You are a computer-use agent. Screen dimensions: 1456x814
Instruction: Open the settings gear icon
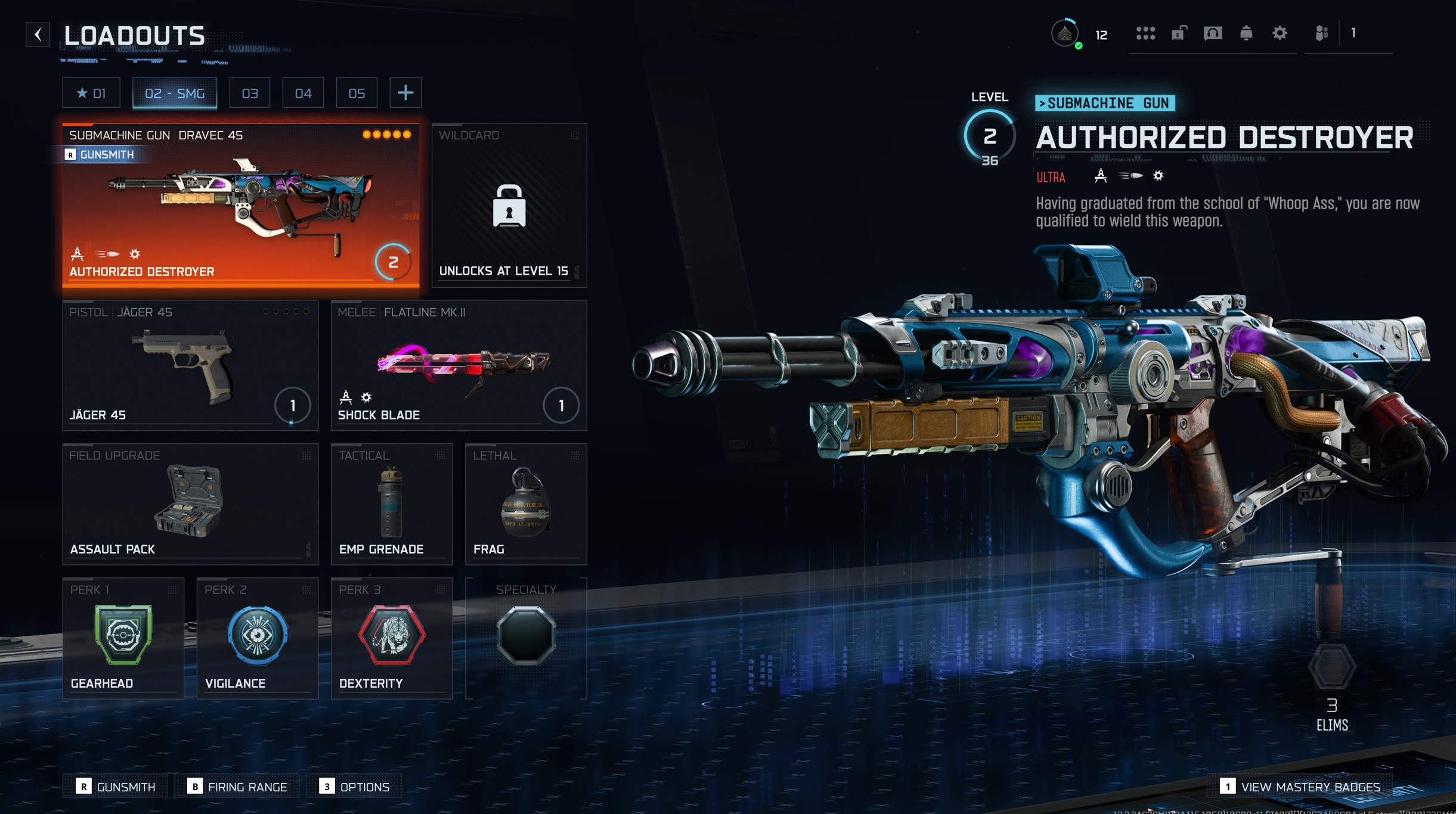1280,33
